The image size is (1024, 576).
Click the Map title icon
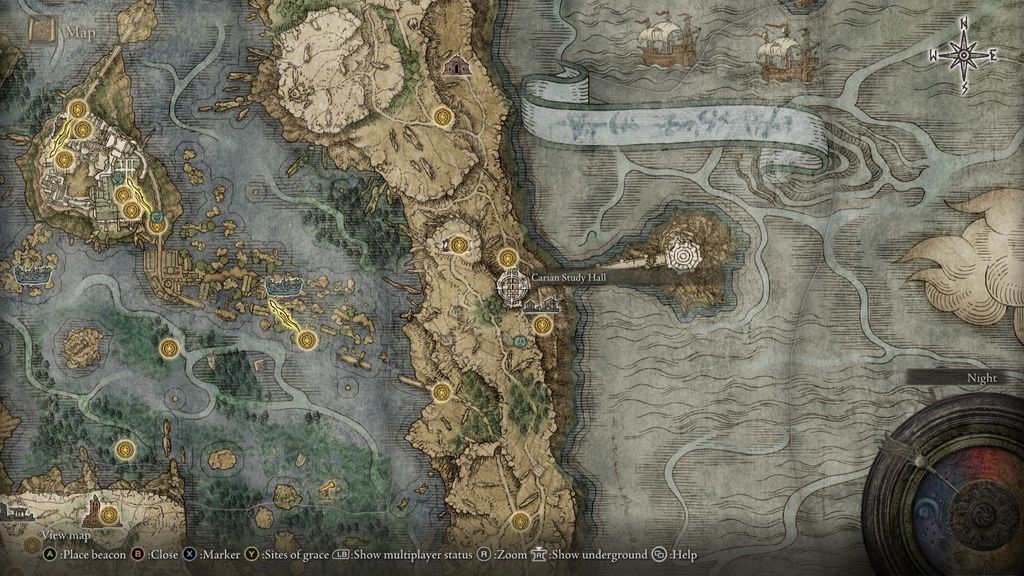click(x=42, y=30)
